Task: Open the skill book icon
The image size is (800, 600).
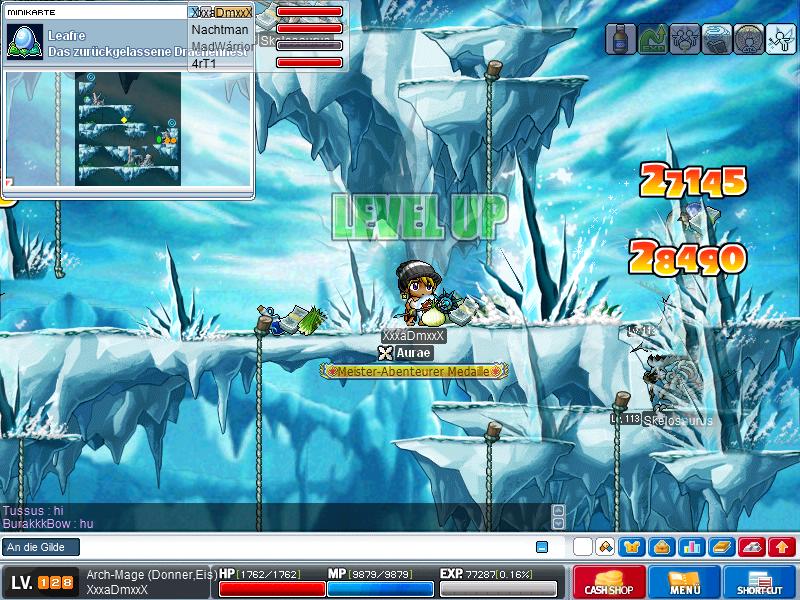Action: pyautogui.click(x=721, y=547)
